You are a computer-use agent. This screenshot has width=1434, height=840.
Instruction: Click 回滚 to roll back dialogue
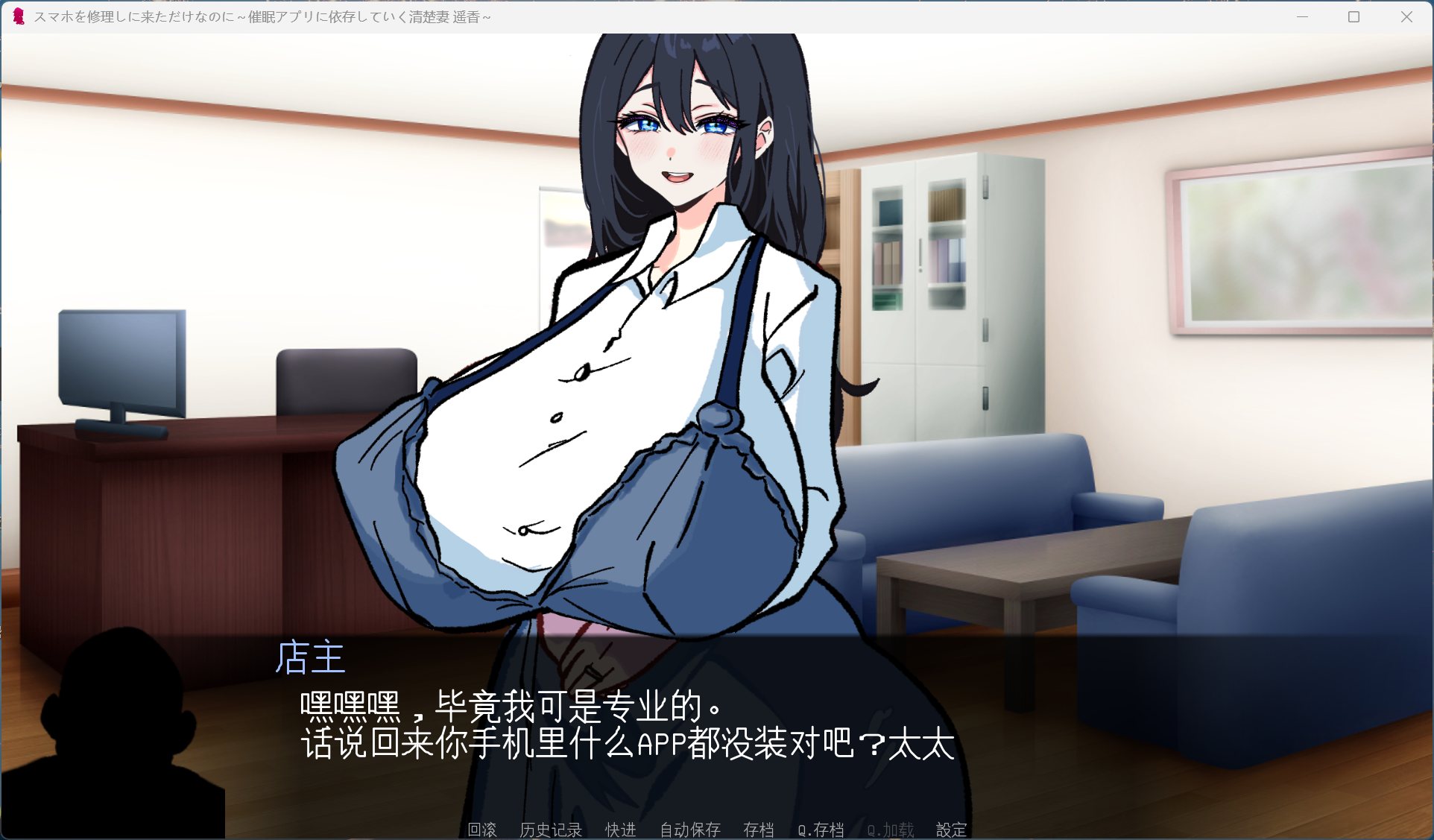tap(481, 830)
